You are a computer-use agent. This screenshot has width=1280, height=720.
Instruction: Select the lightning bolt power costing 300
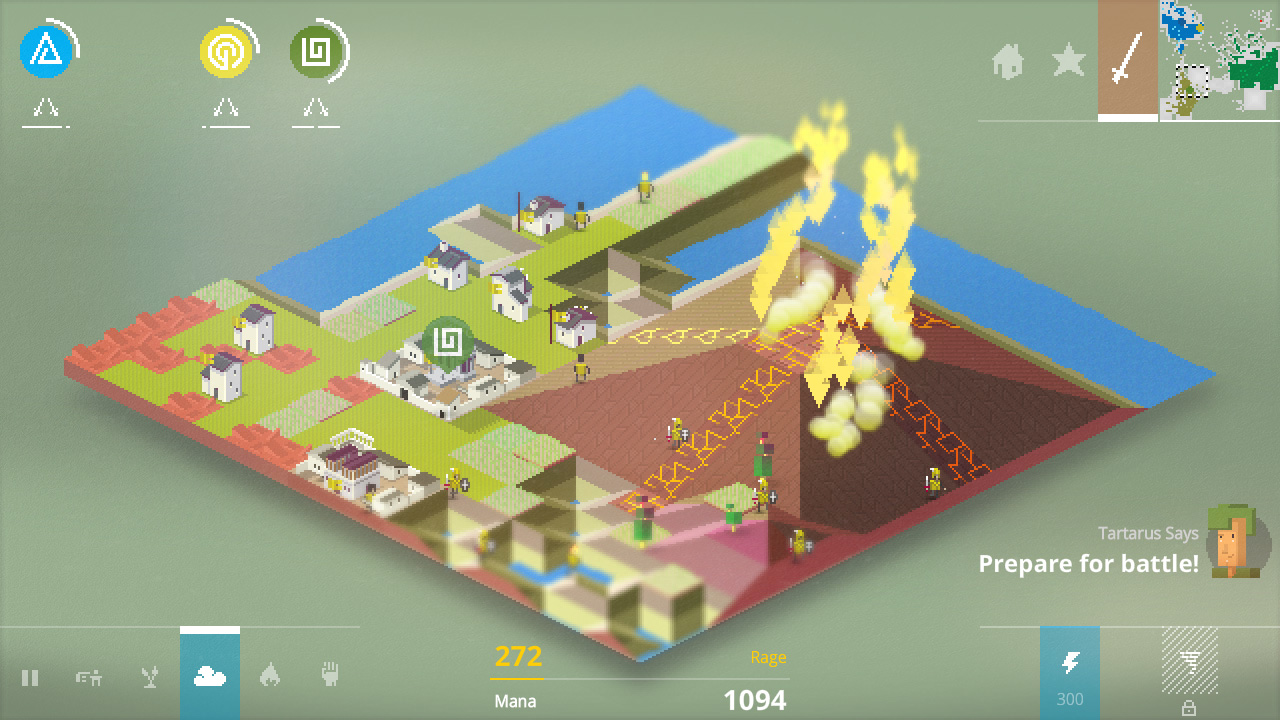1068,670
